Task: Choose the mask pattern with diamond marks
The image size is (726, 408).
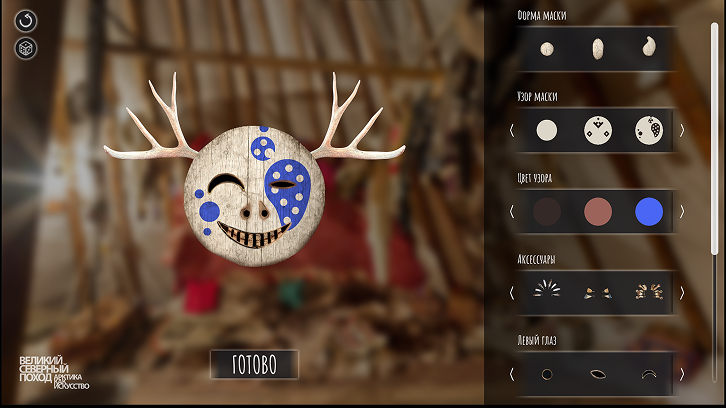Action: point(597,130)
